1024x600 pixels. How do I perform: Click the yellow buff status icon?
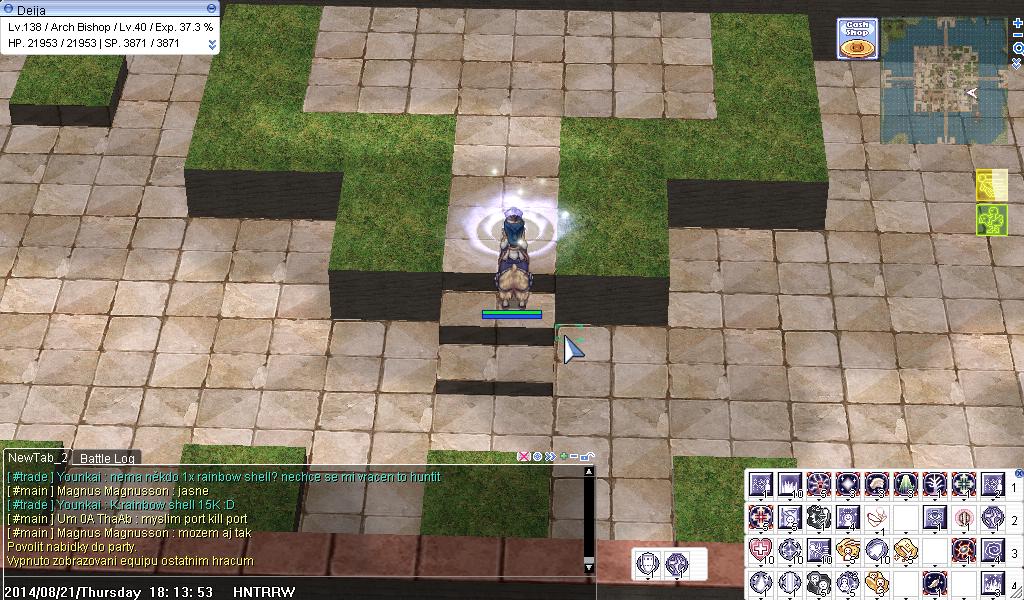(x=990, y=186)
